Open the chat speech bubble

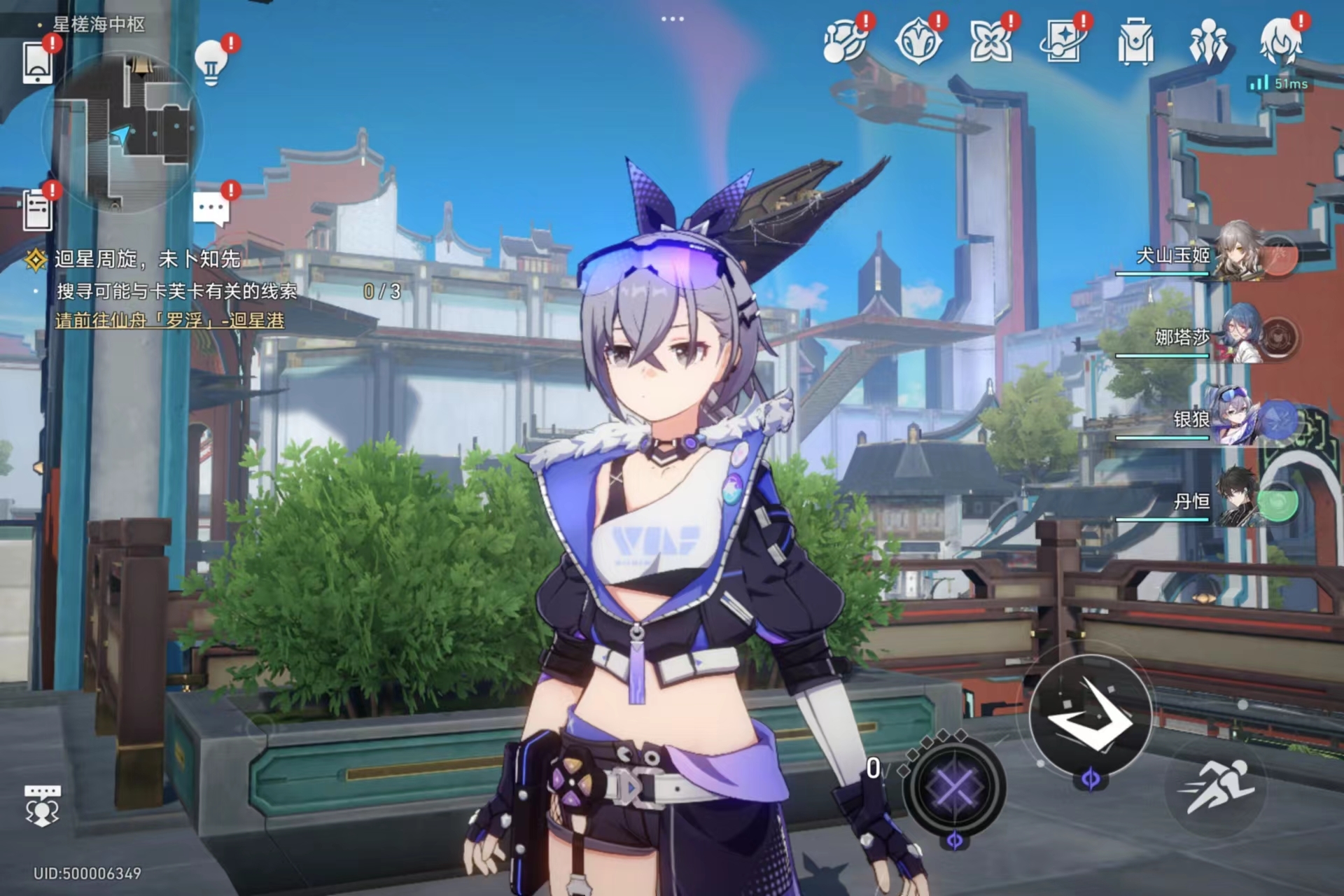(x=211, y=208)
